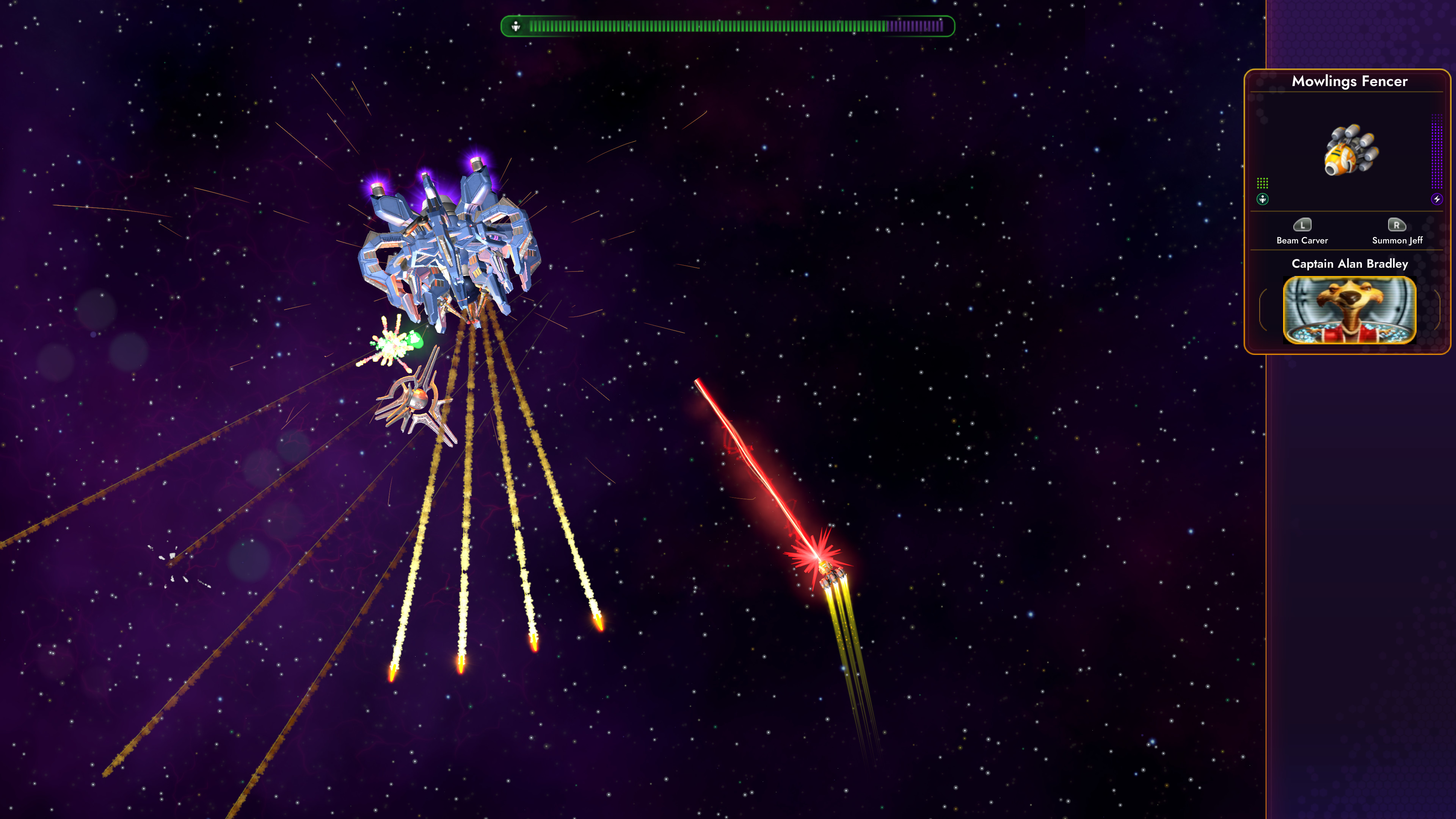Viewport: 1456px width, 819px height.
Task: Click the crew health bar at the top
Action: tap(723, 25)
